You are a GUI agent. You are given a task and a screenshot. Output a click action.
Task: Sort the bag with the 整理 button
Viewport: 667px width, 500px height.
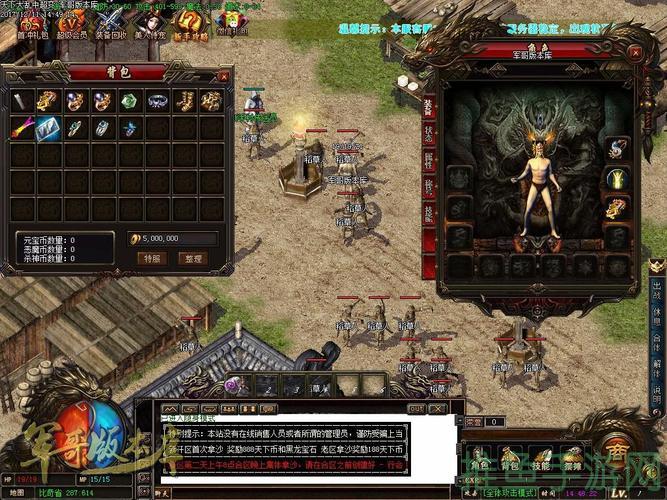(x=191, y=258)
